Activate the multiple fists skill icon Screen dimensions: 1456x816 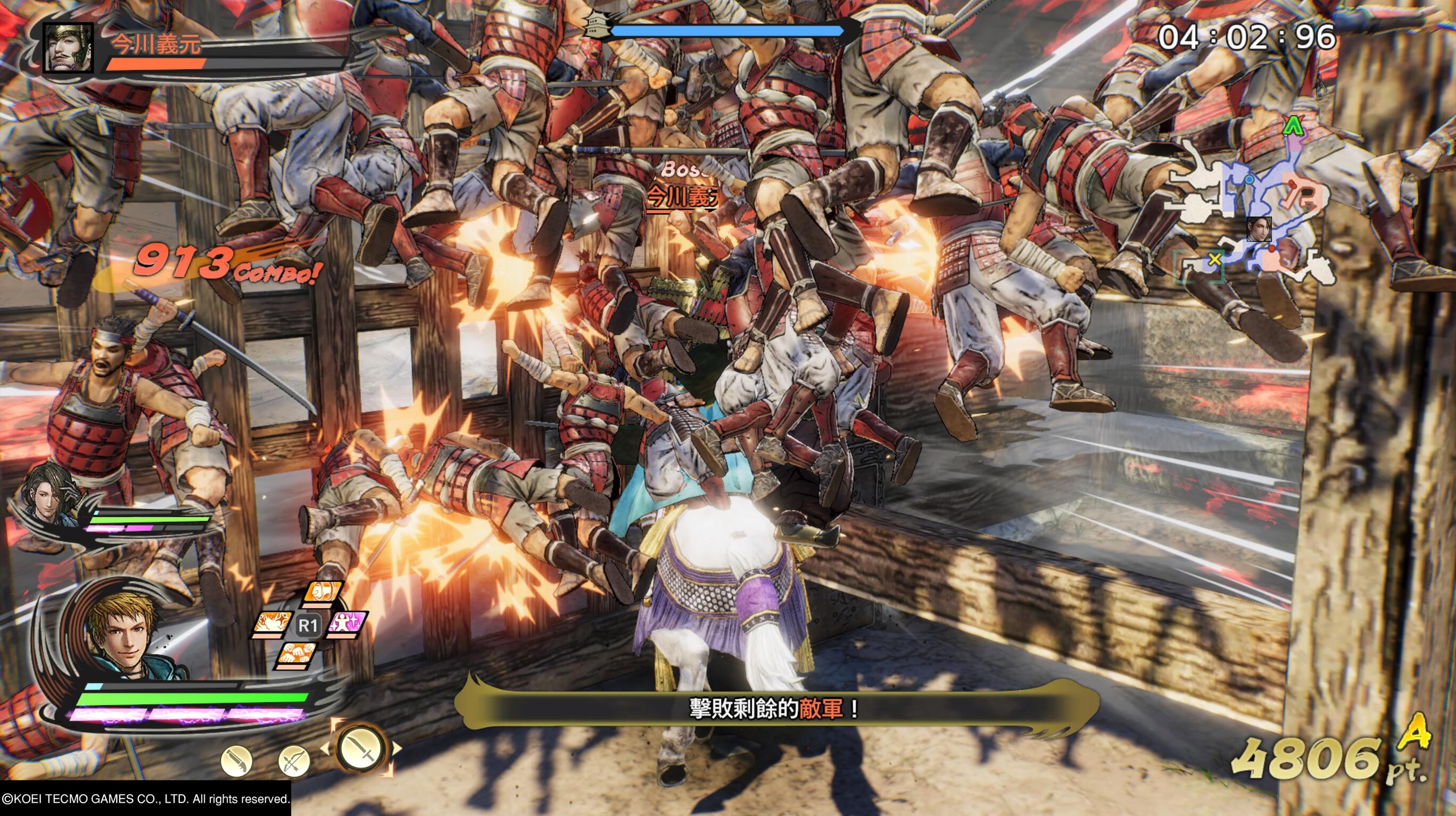(297, 655)
